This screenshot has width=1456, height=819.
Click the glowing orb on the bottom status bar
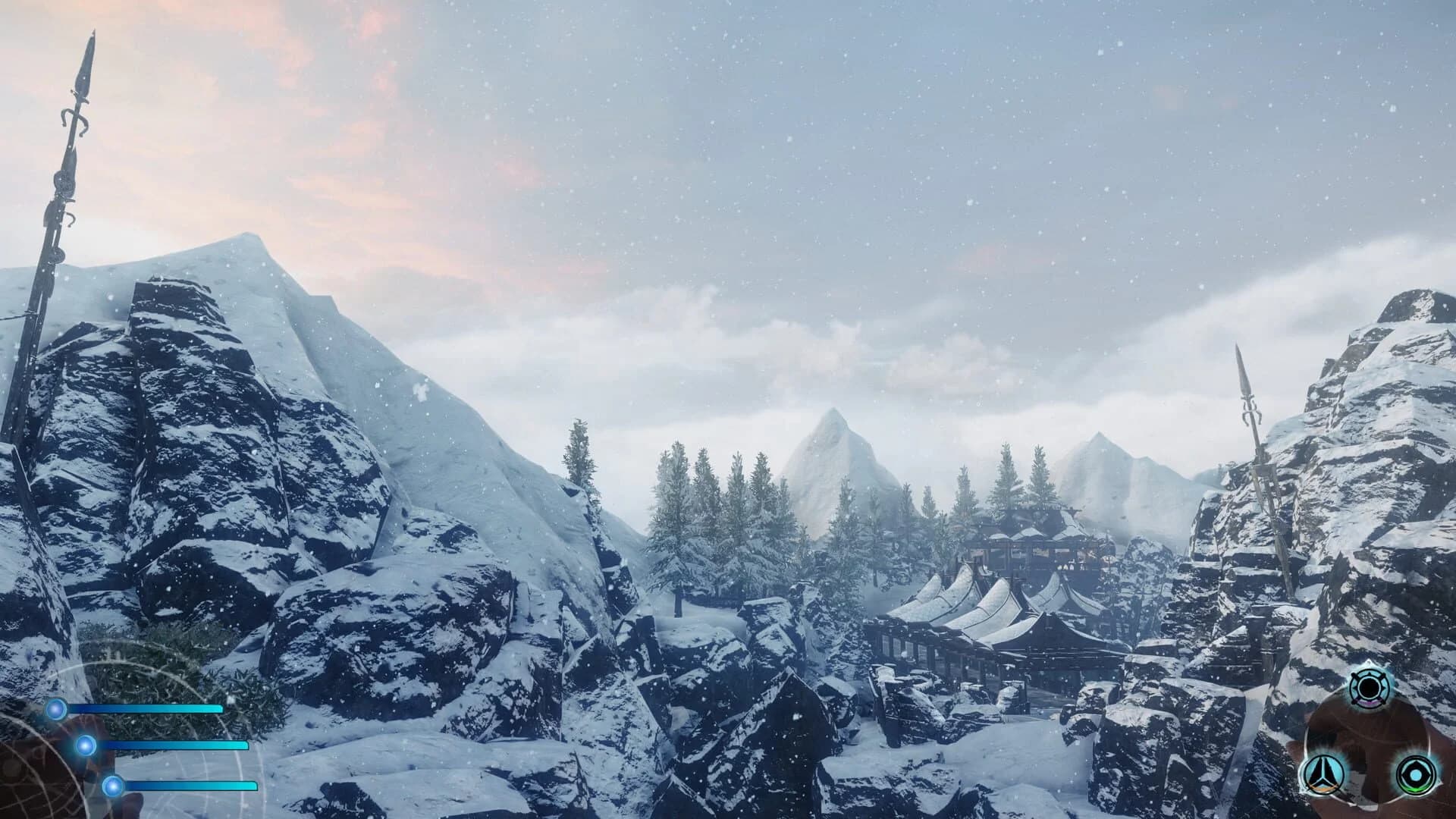[112, 785]
